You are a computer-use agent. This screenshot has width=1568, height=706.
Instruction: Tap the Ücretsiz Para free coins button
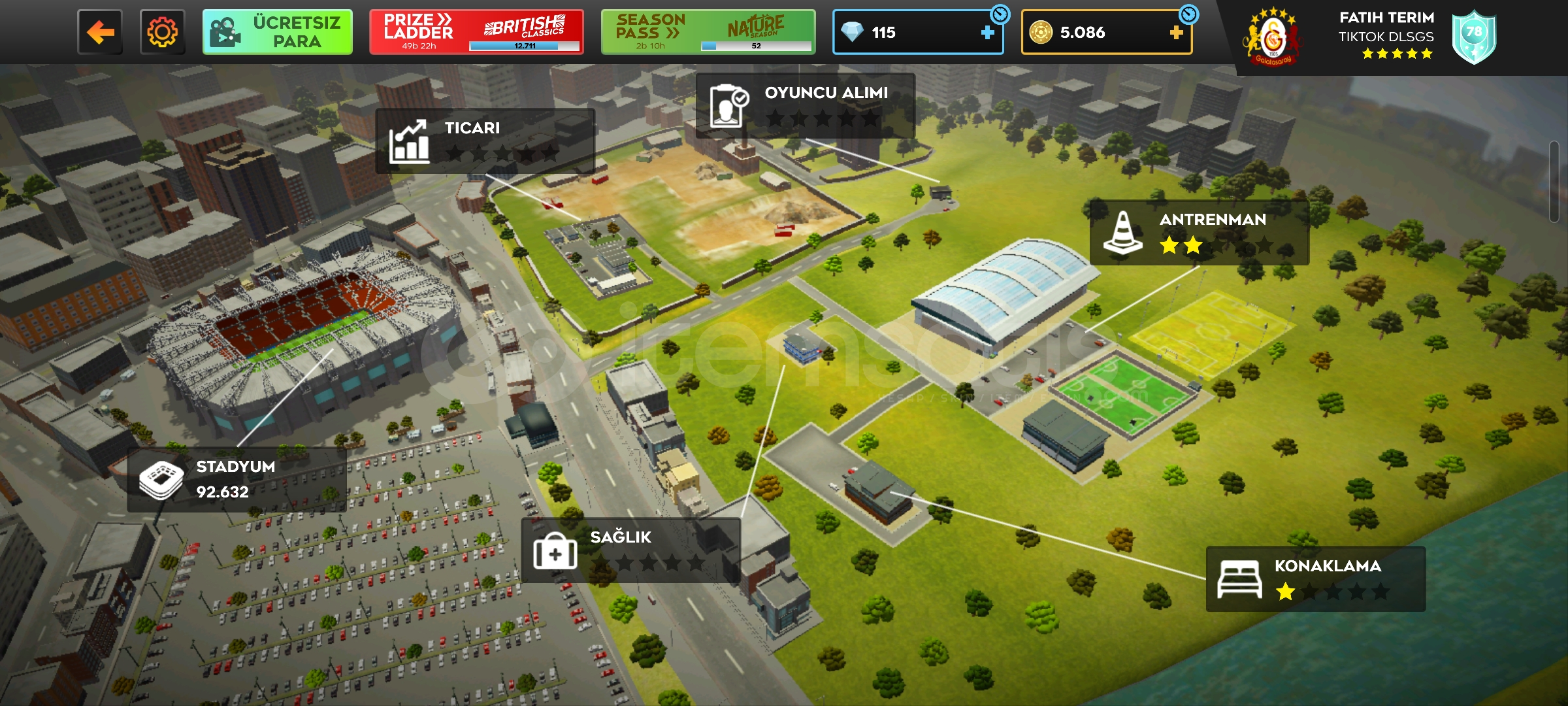point(278,32)
